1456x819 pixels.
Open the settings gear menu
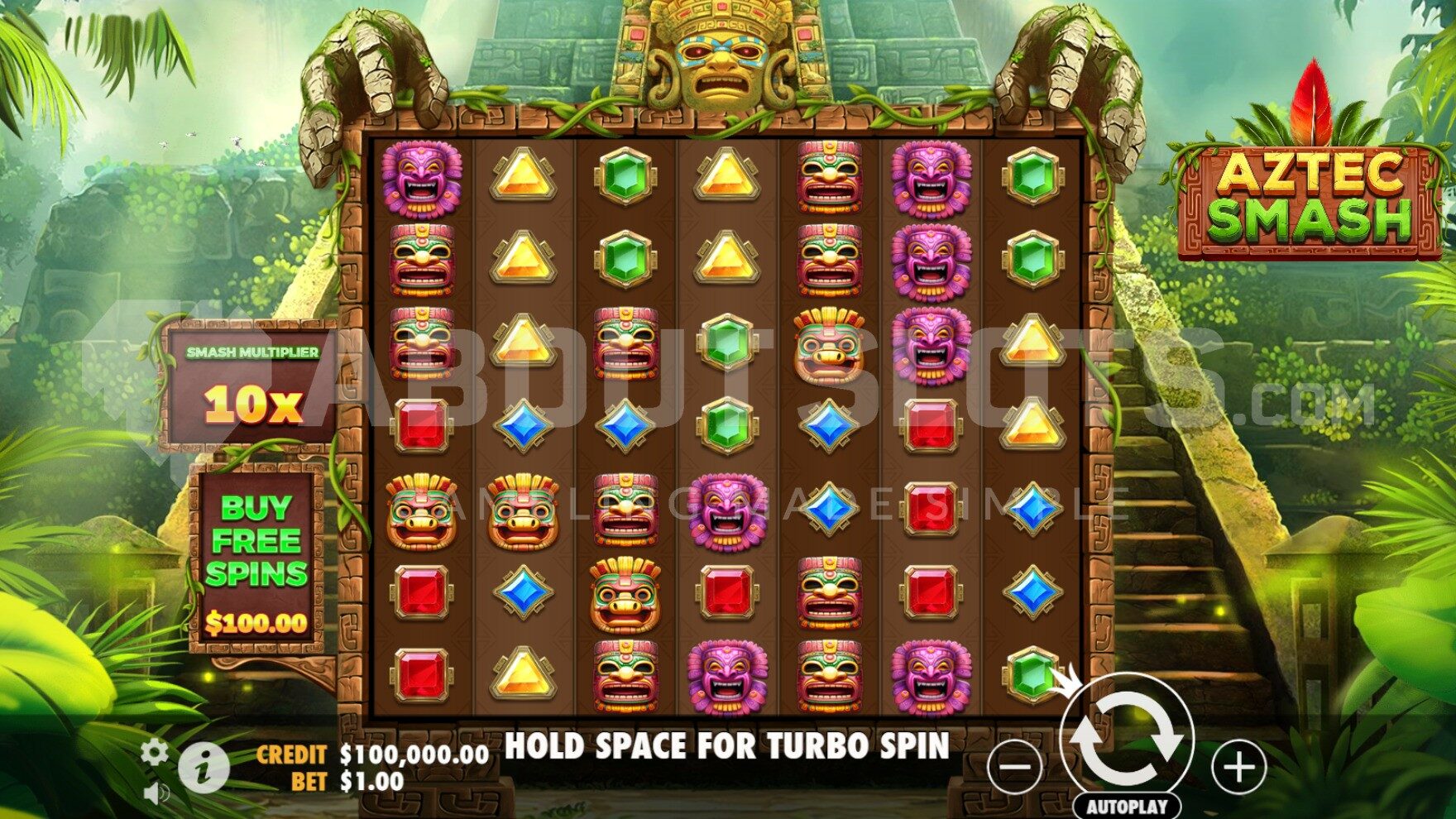pos(154,751)
